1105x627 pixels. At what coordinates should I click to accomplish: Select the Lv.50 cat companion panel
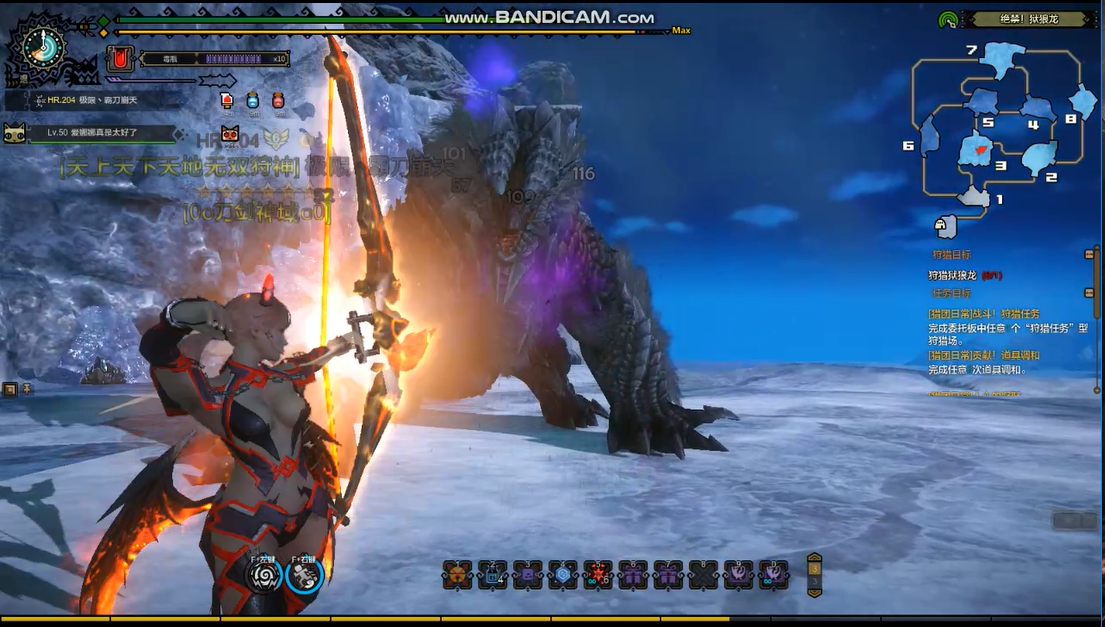[x=90, y=132]
